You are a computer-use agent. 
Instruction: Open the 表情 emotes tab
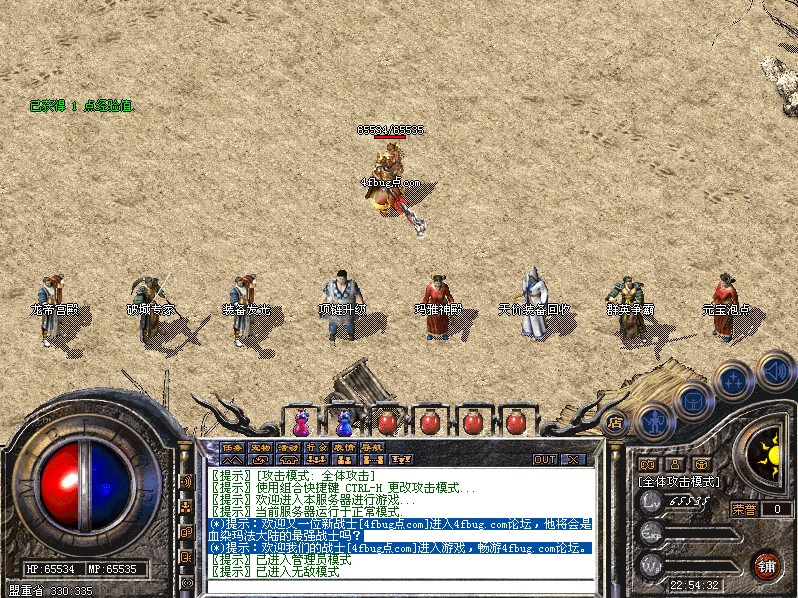(344, 447)
